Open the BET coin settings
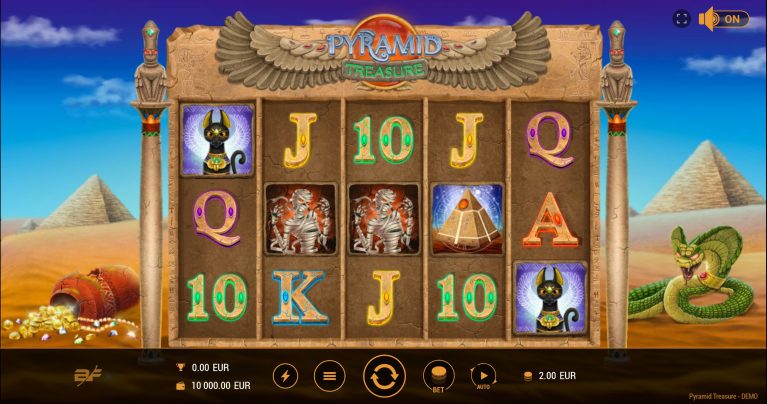This screenshot has width=767, height=404. pyautogui.click(x=438, y=376)
